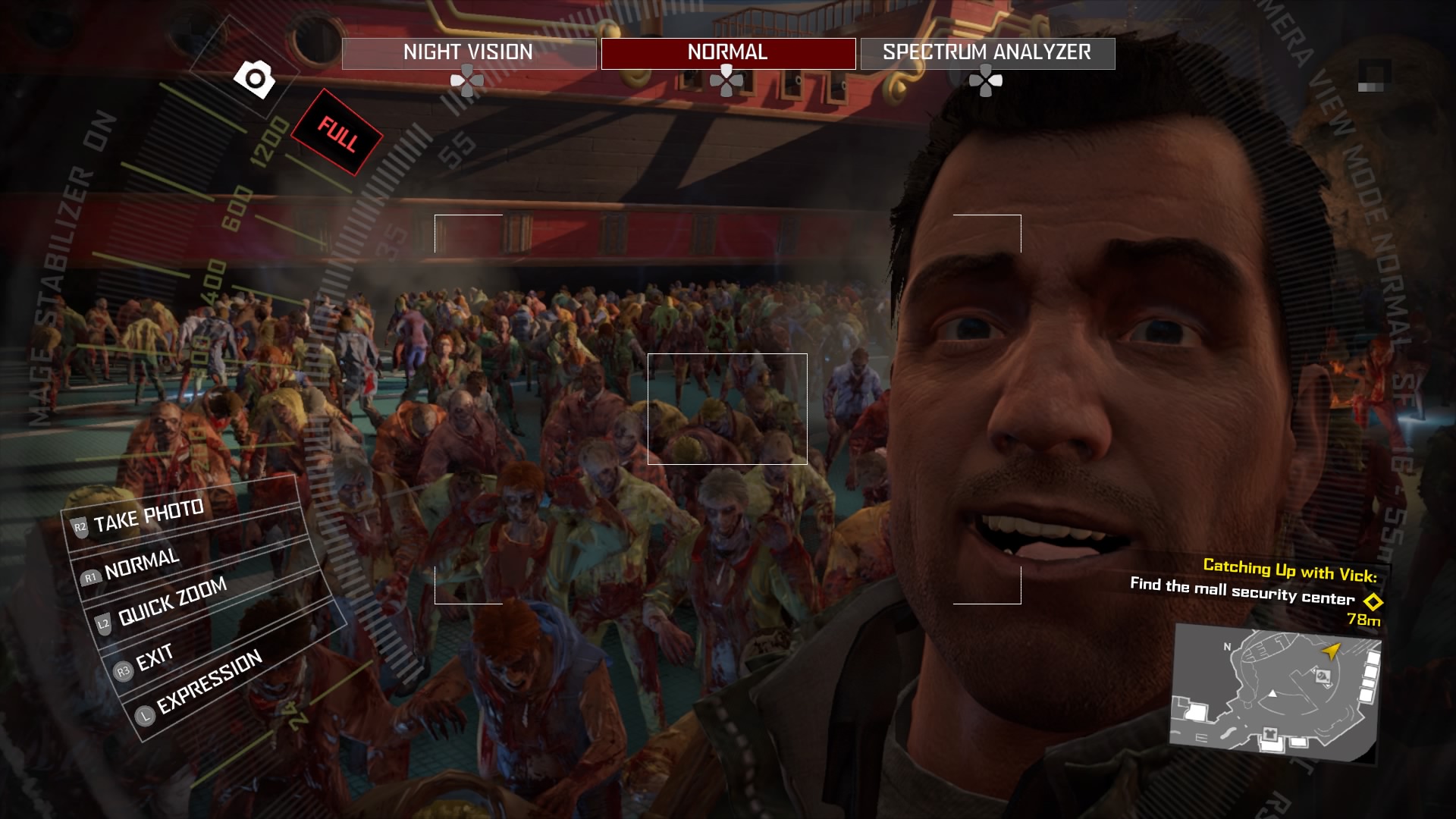Click the red FULL storage indicator
This screenshot has width=1456, height=819.
(337, 133)
